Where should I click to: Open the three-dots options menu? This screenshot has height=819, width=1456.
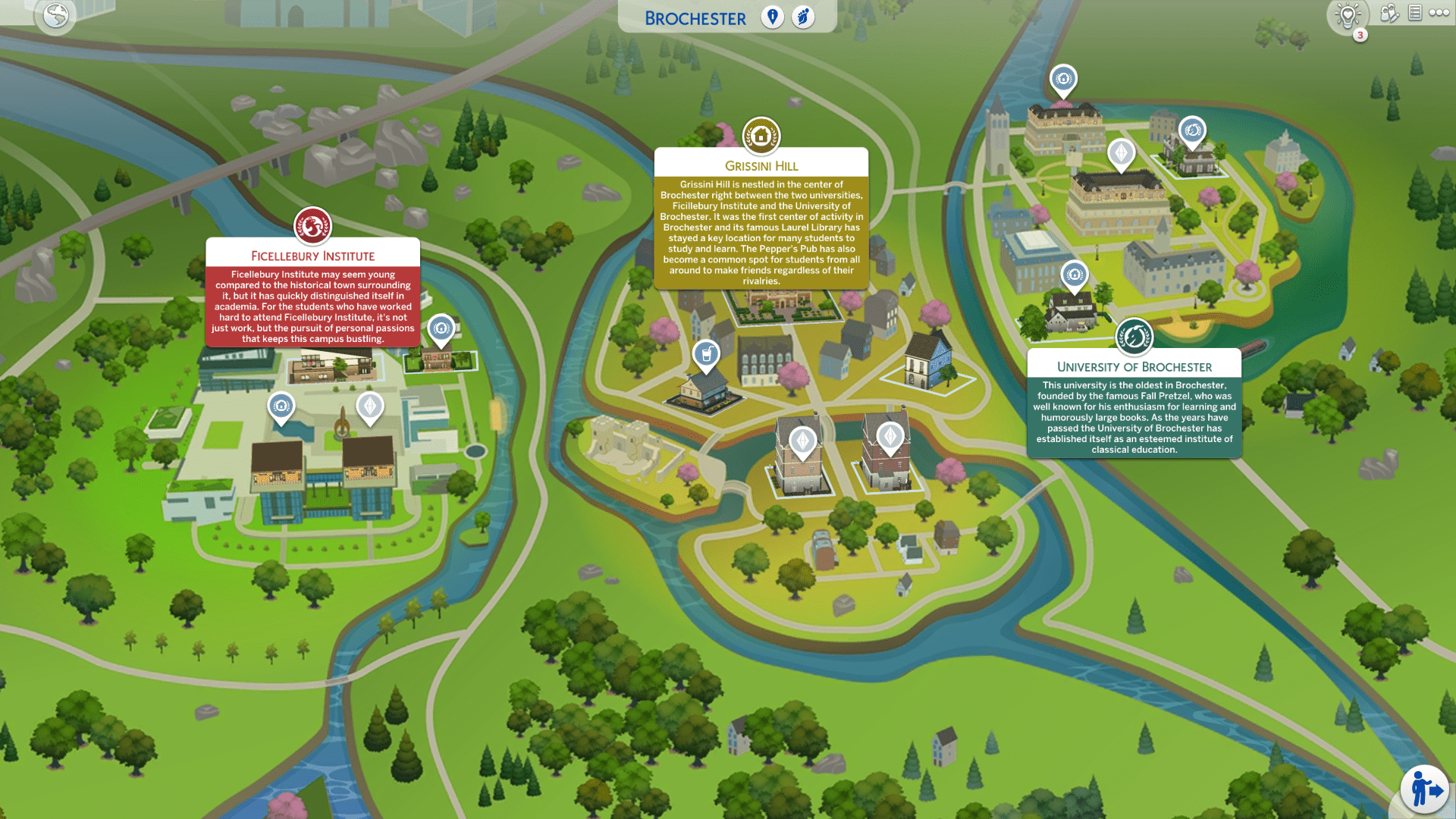1439,13
